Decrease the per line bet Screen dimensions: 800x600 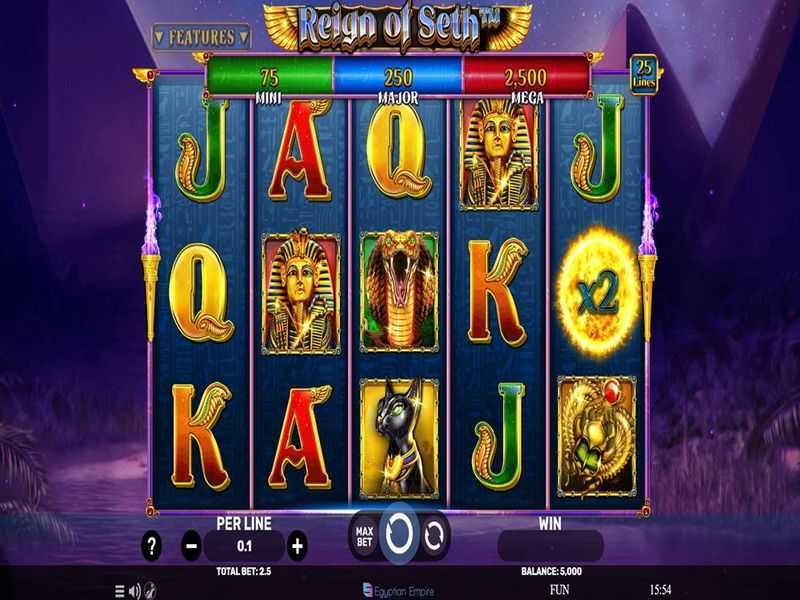pos(192,546)
